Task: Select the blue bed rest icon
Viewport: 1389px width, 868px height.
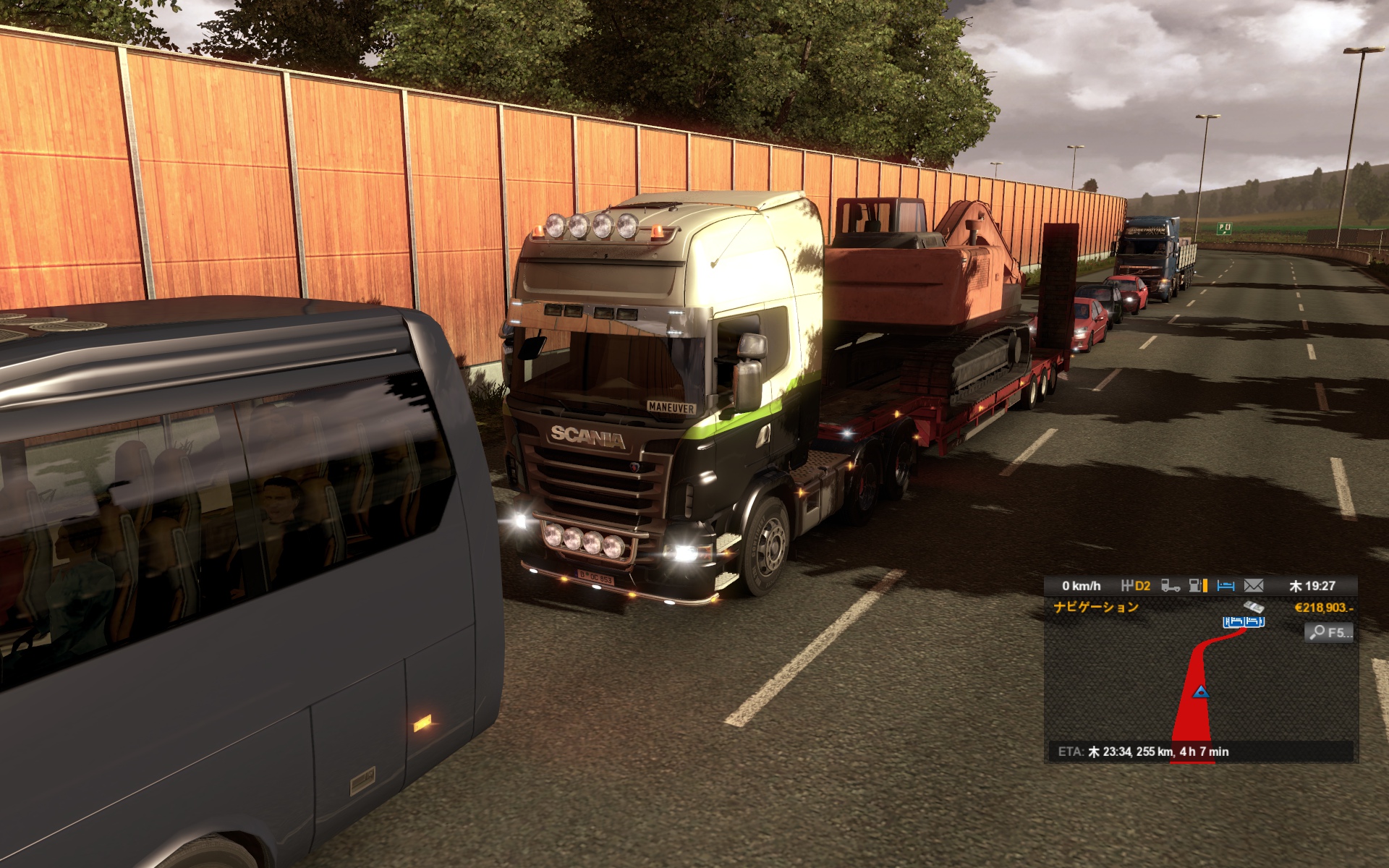Action: [x=1226, y=585]
